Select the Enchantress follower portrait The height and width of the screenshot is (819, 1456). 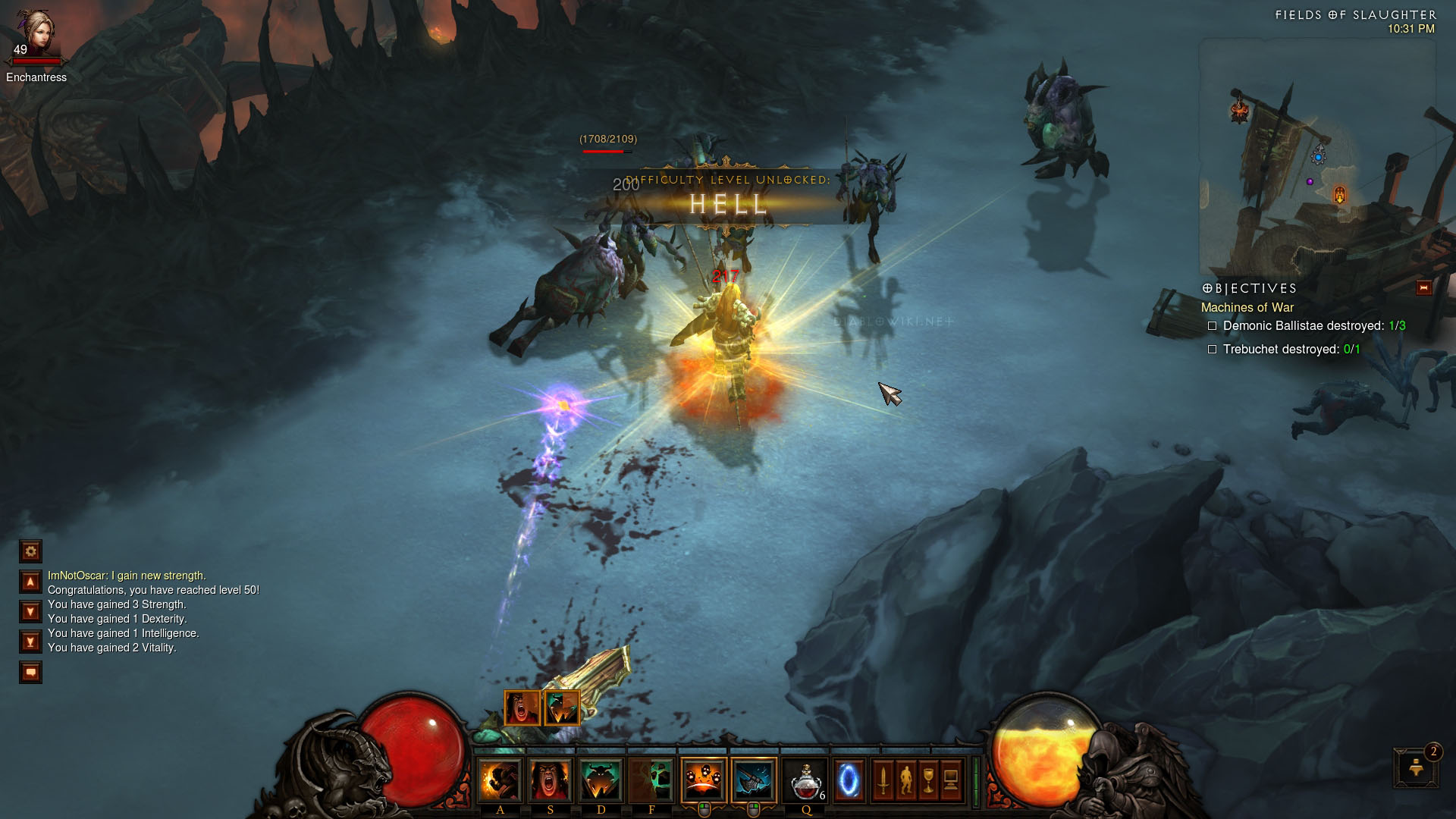(36, 34)
